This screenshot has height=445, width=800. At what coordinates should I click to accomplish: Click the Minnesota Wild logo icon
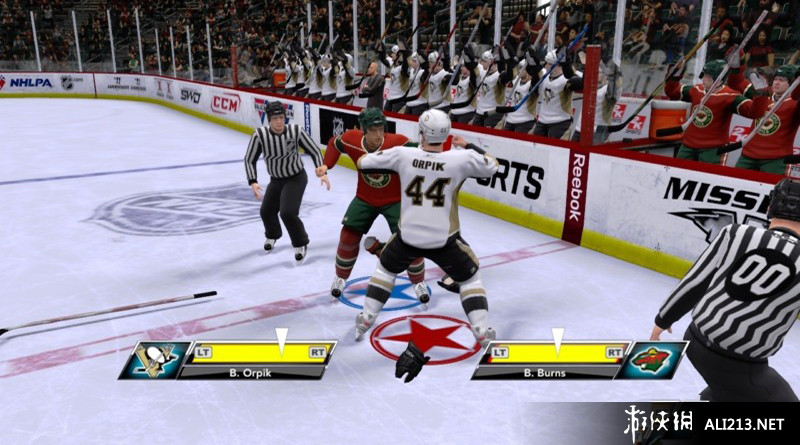651,360
